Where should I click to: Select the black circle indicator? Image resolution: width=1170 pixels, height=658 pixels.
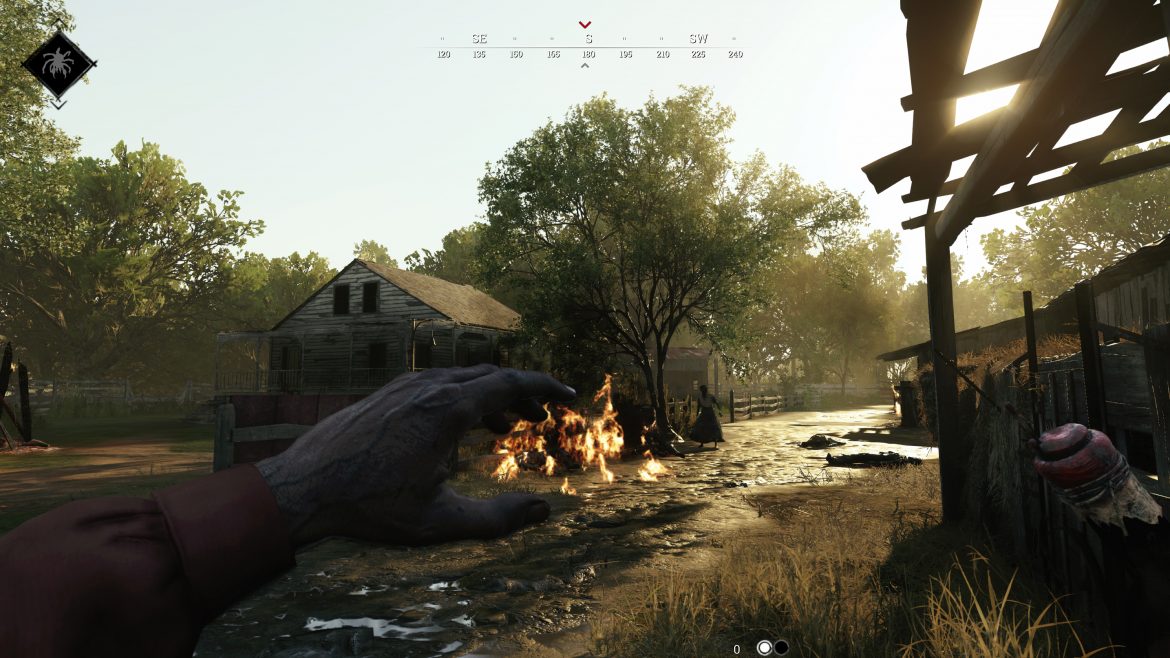781,648
